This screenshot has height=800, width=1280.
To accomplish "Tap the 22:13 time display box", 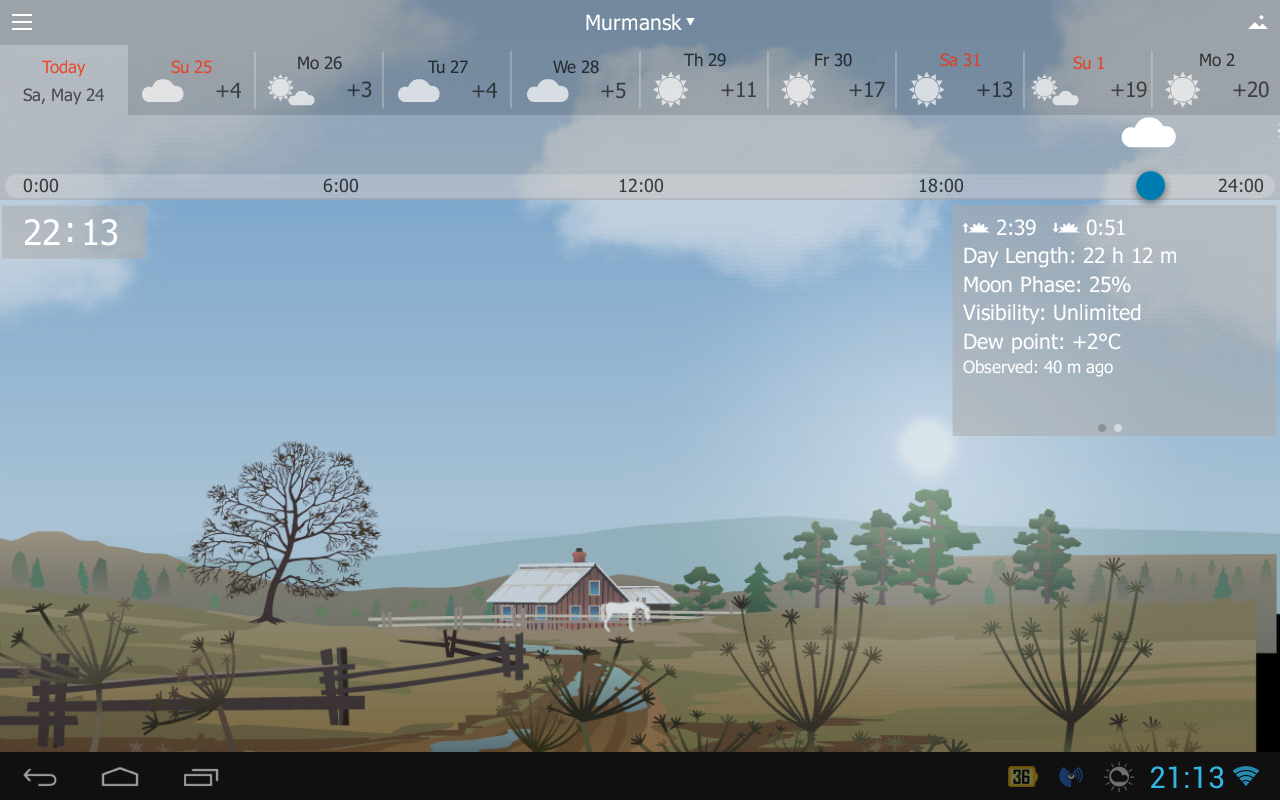I will point(74,232).
